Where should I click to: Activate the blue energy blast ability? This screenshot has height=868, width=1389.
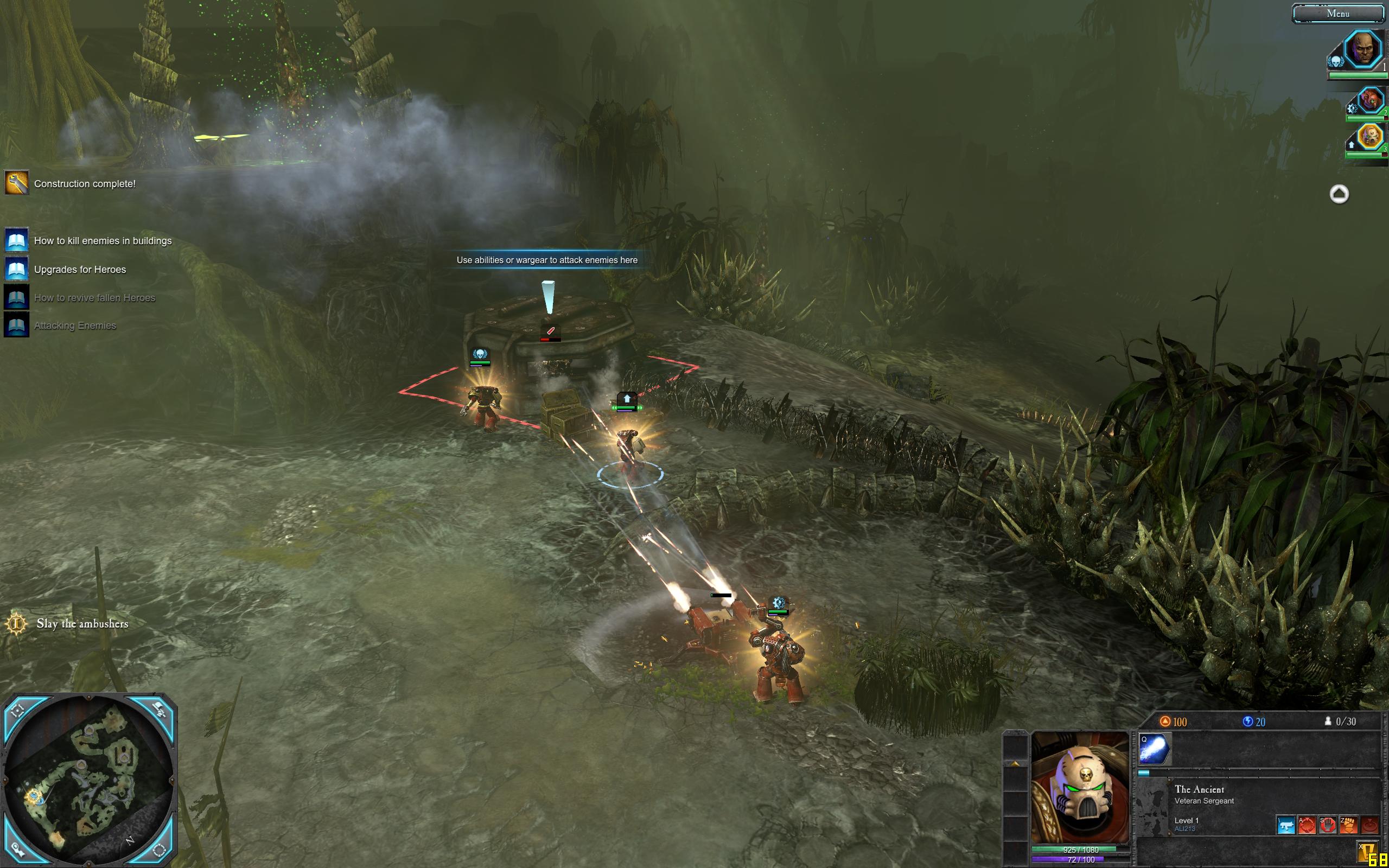(1154, 749)
